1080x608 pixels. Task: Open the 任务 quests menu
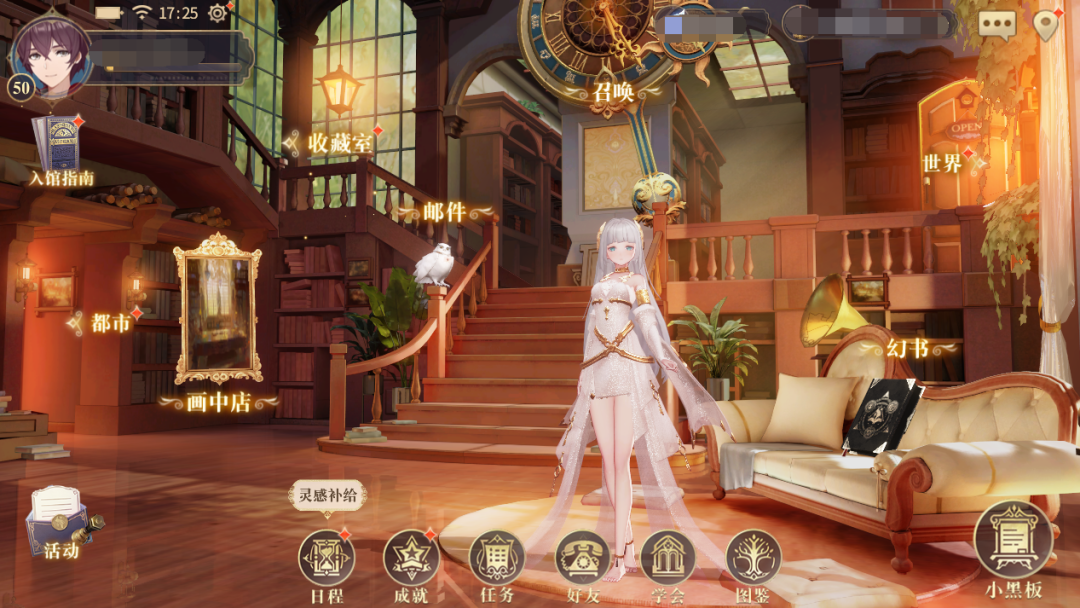[x=497, y=557]
